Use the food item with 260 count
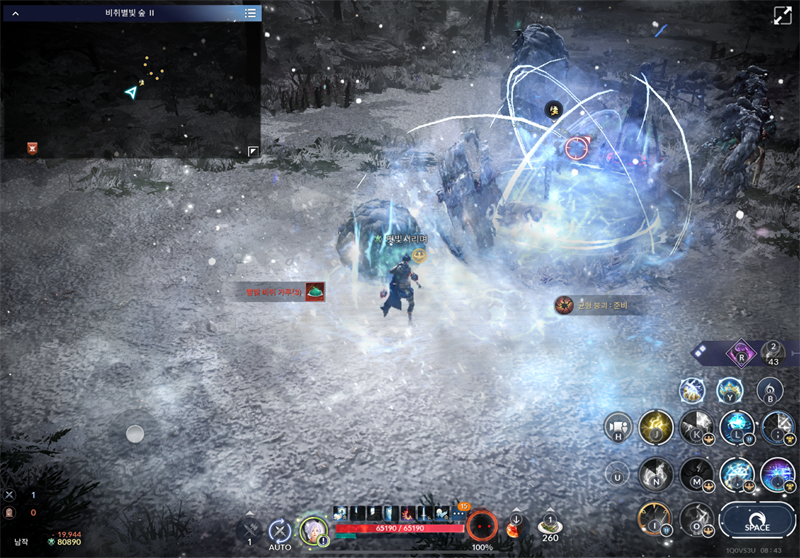This screenshot has height=558, width=800. [x=549, y=524]
